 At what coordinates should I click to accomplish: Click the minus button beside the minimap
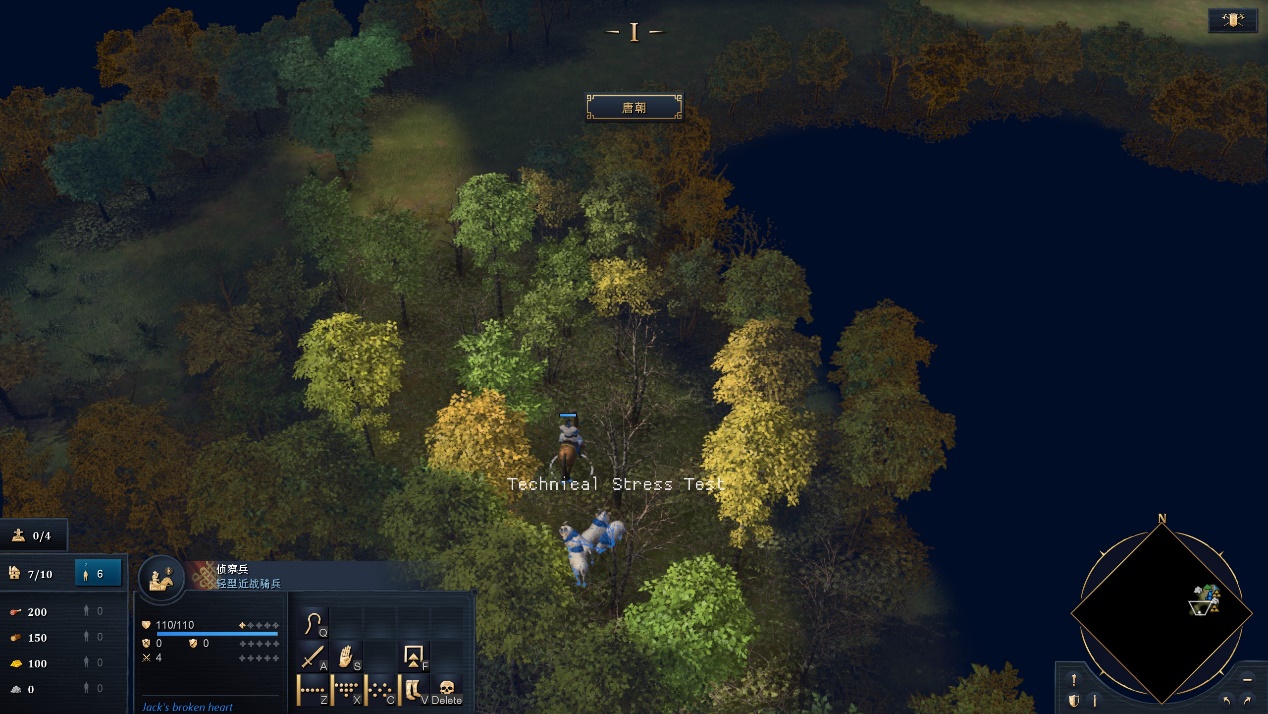coord(1247,679)
